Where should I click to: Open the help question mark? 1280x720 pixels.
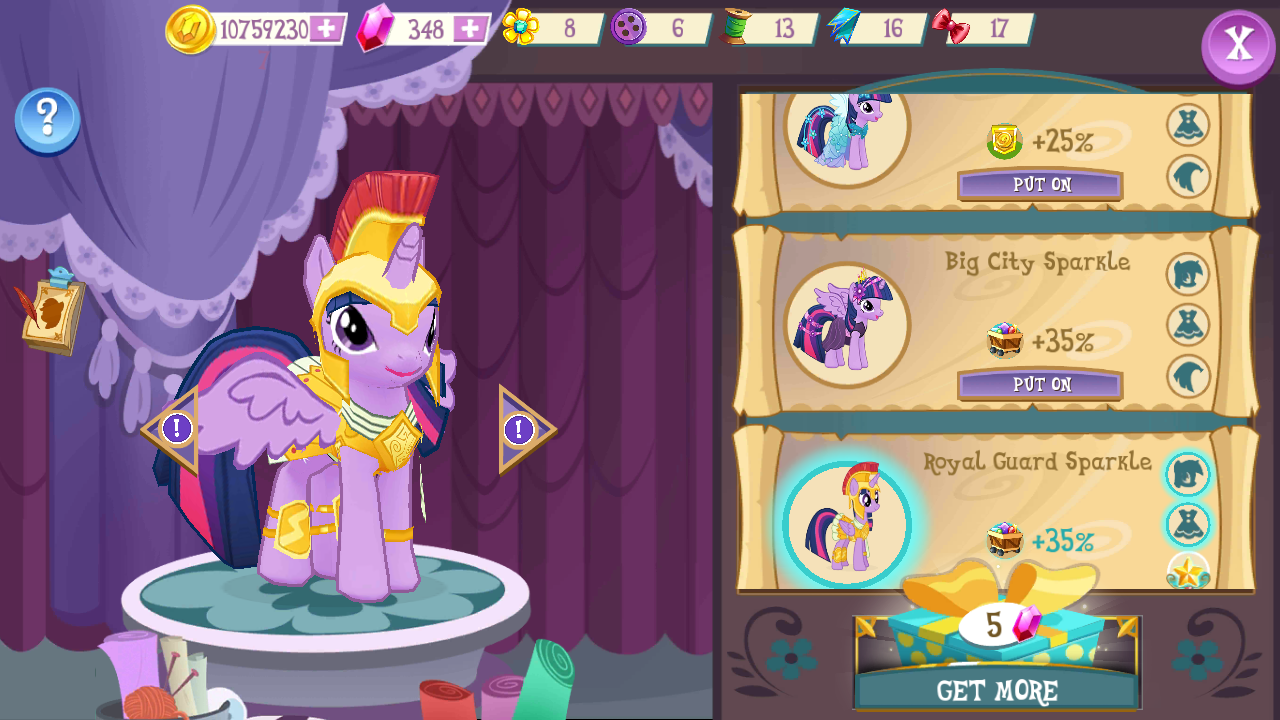47,117
